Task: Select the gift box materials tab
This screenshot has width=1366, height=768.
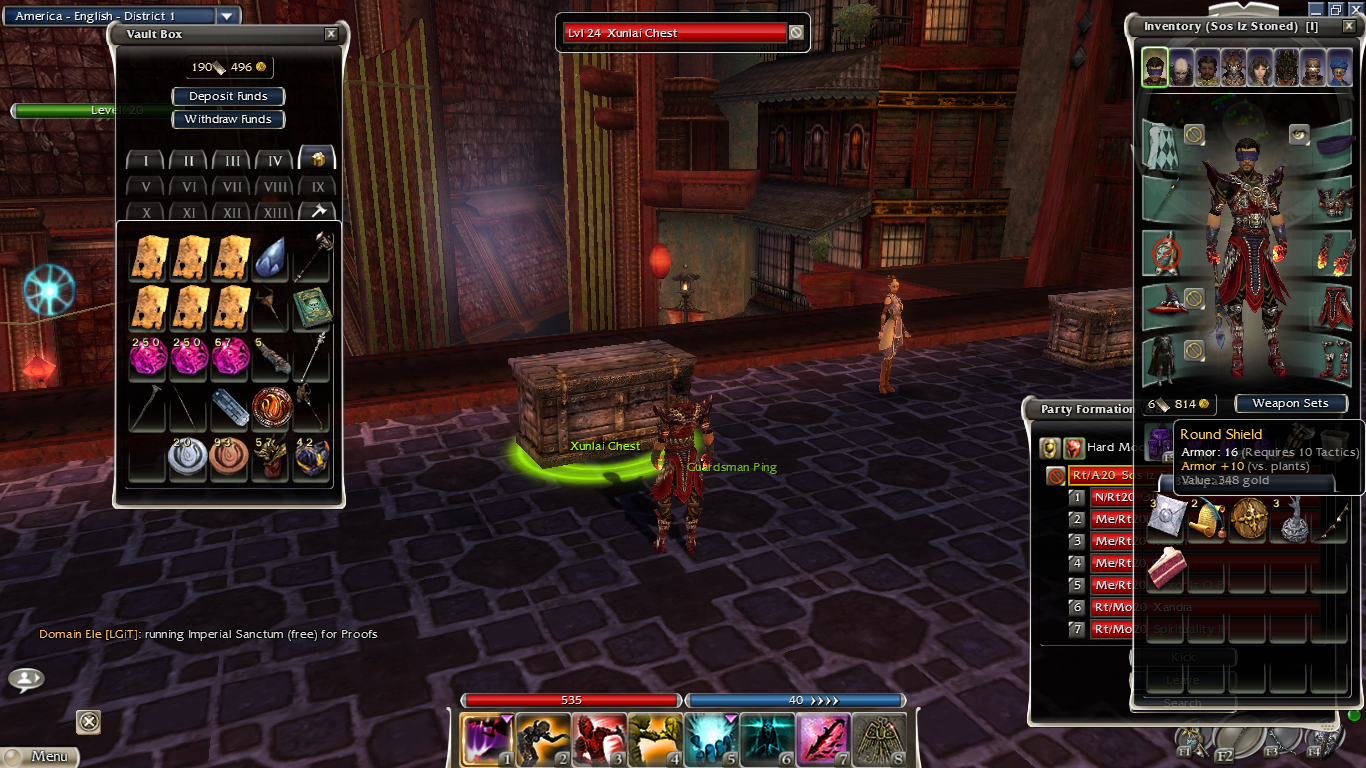Action: (317, 158)
